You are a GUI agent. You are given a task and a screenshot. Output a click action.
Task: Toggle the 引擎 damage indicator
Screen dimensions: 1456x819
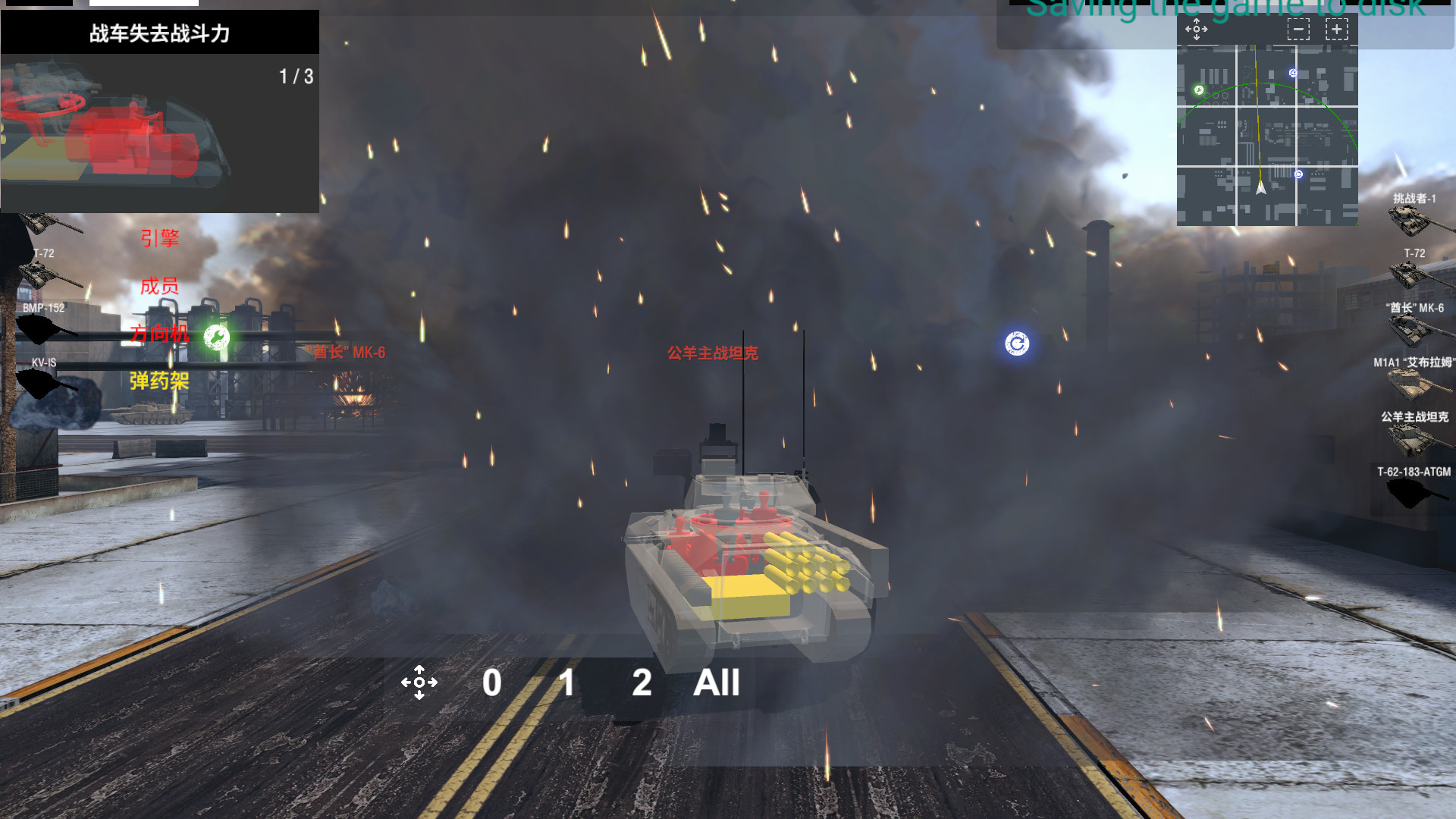(x=159, y=237)
